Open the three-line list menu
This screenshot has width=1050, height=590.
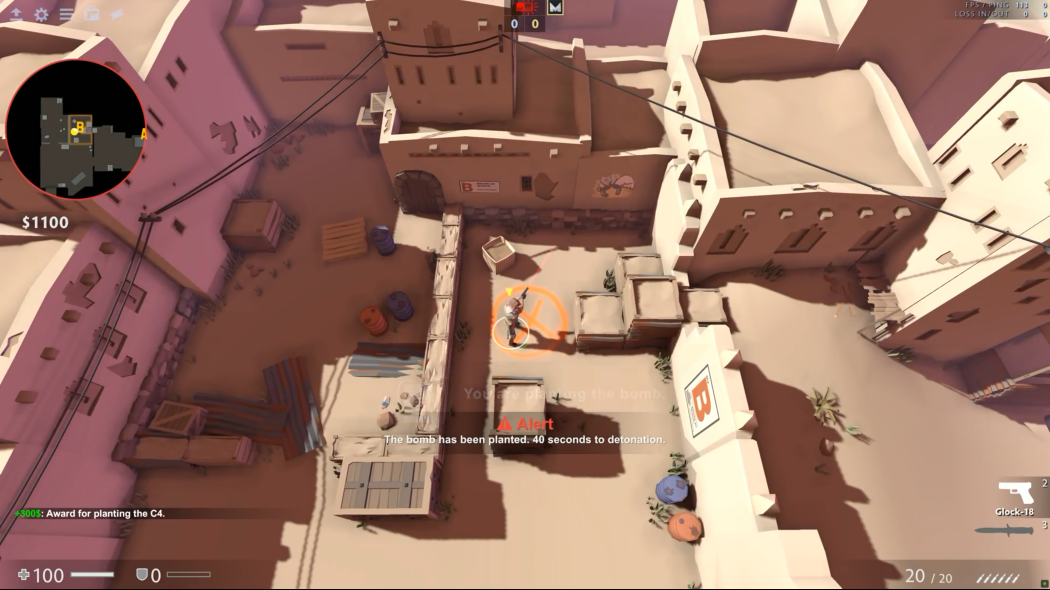click(66, 14)
